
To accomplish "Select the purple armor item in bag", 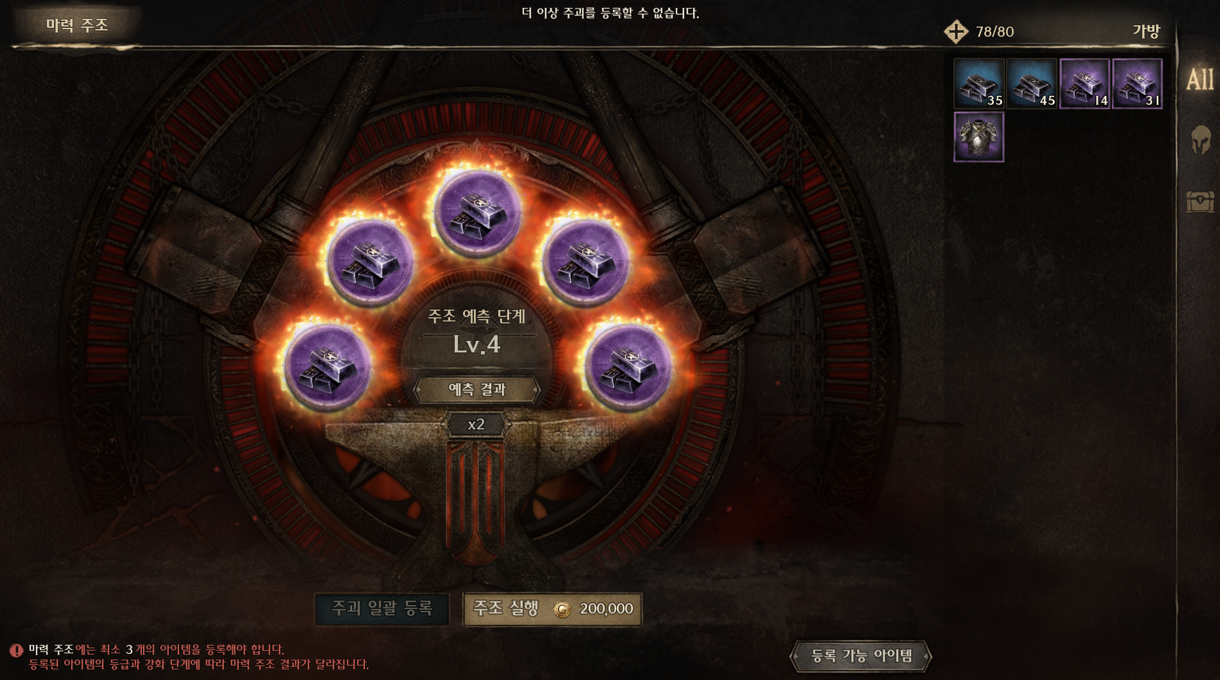I will (x=978, y=137).
